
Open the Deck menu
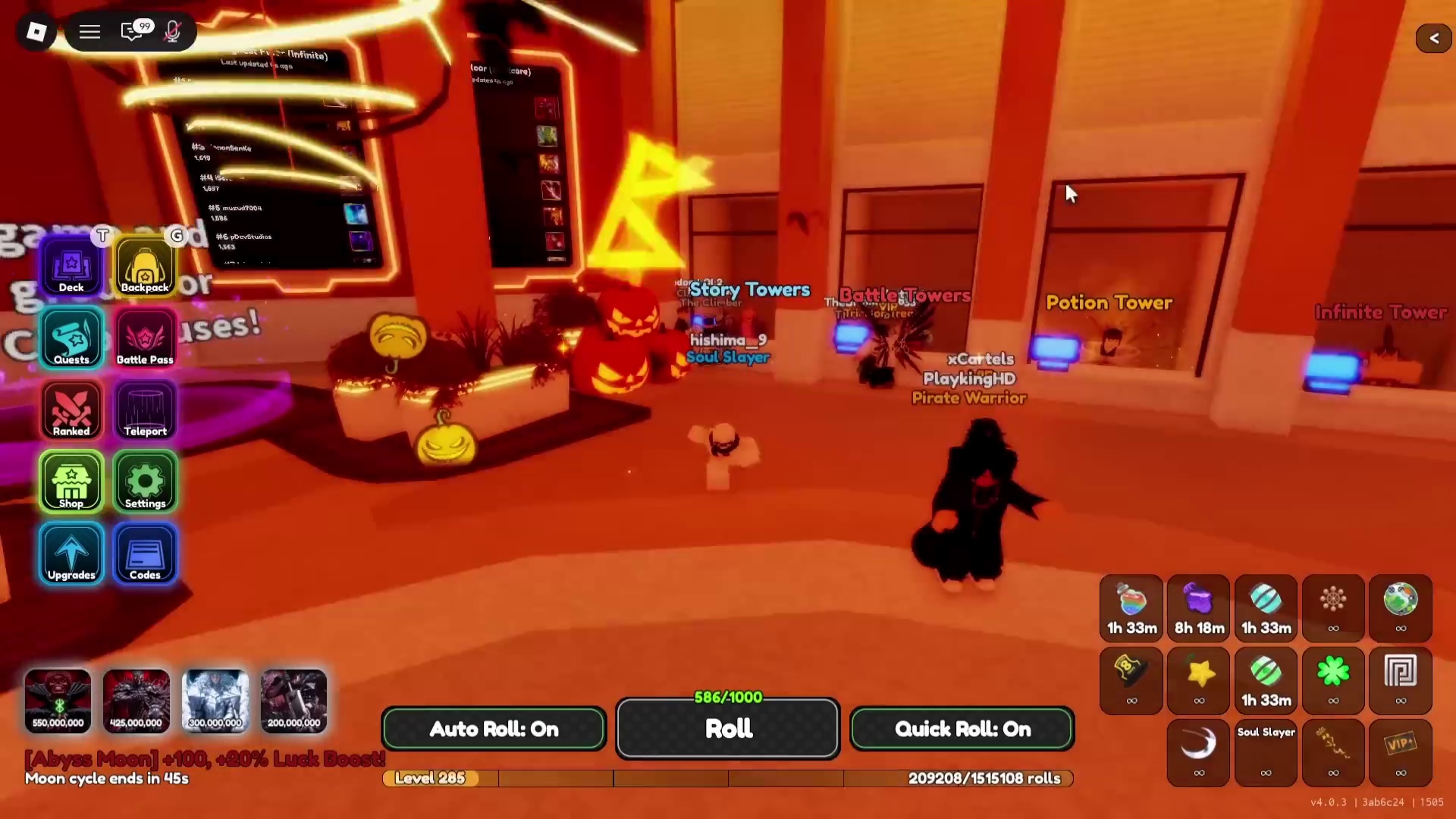71,267
